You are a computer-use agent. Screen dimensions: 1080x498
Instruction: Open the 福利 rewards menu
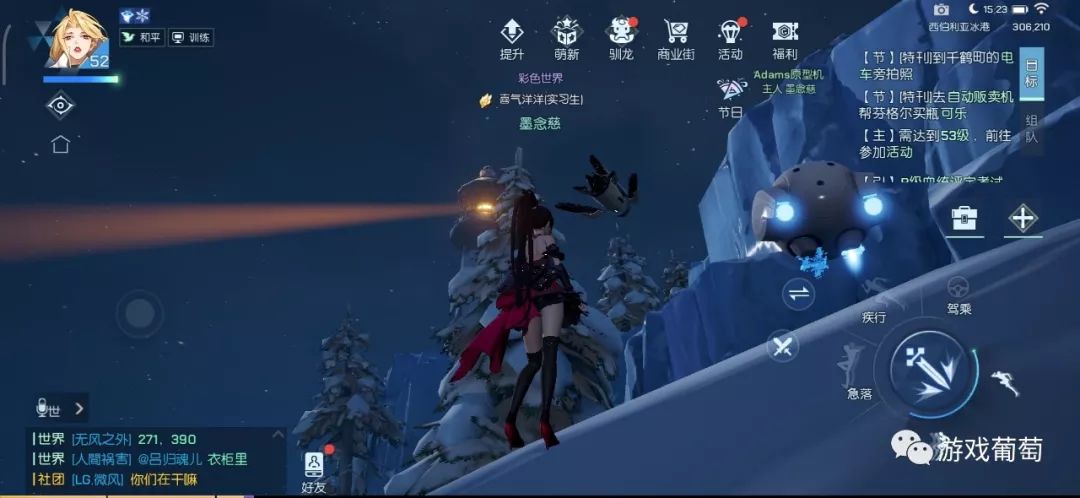tap(785, 38)
